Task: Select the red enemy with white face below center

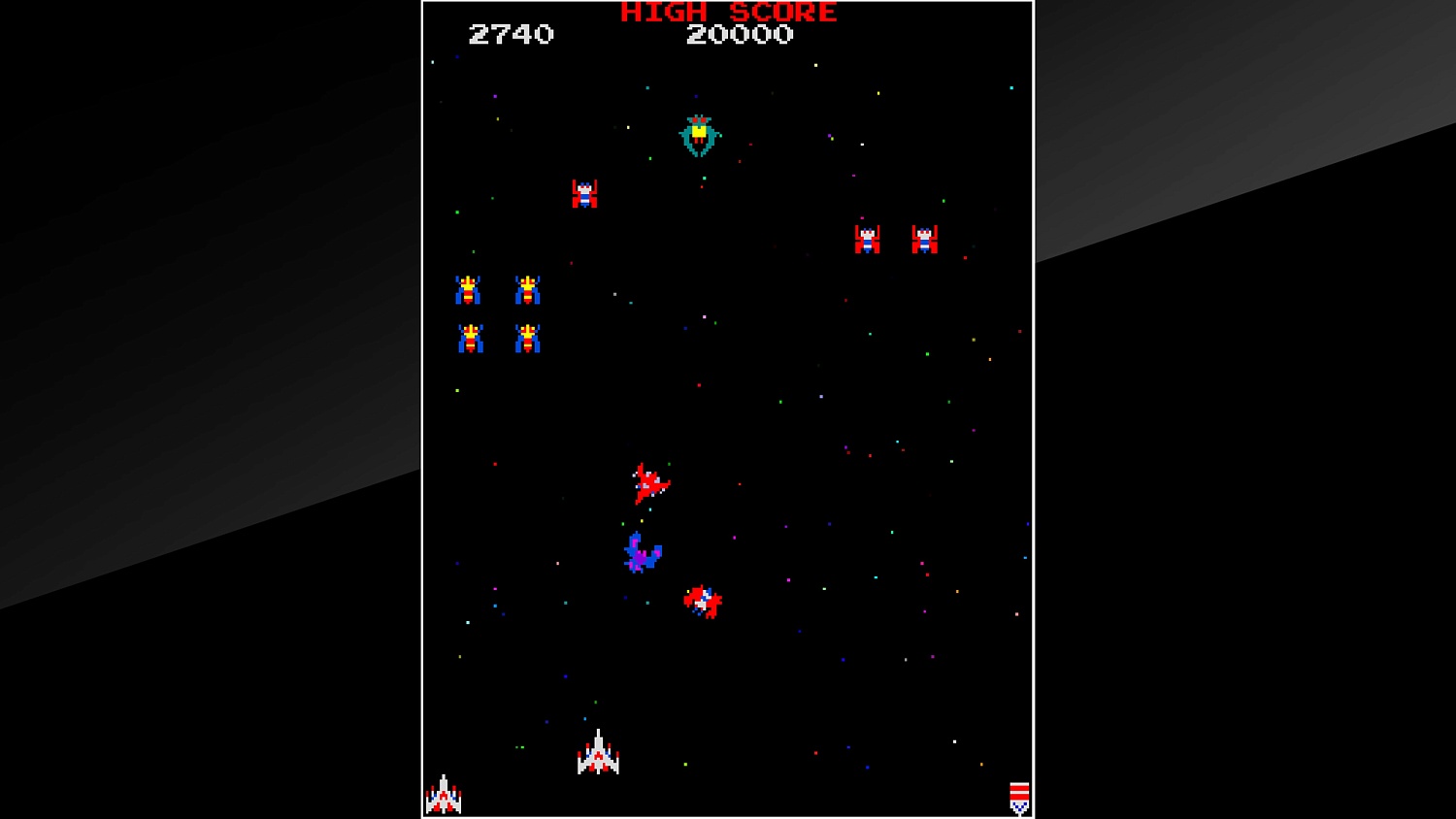Action: 704,602
